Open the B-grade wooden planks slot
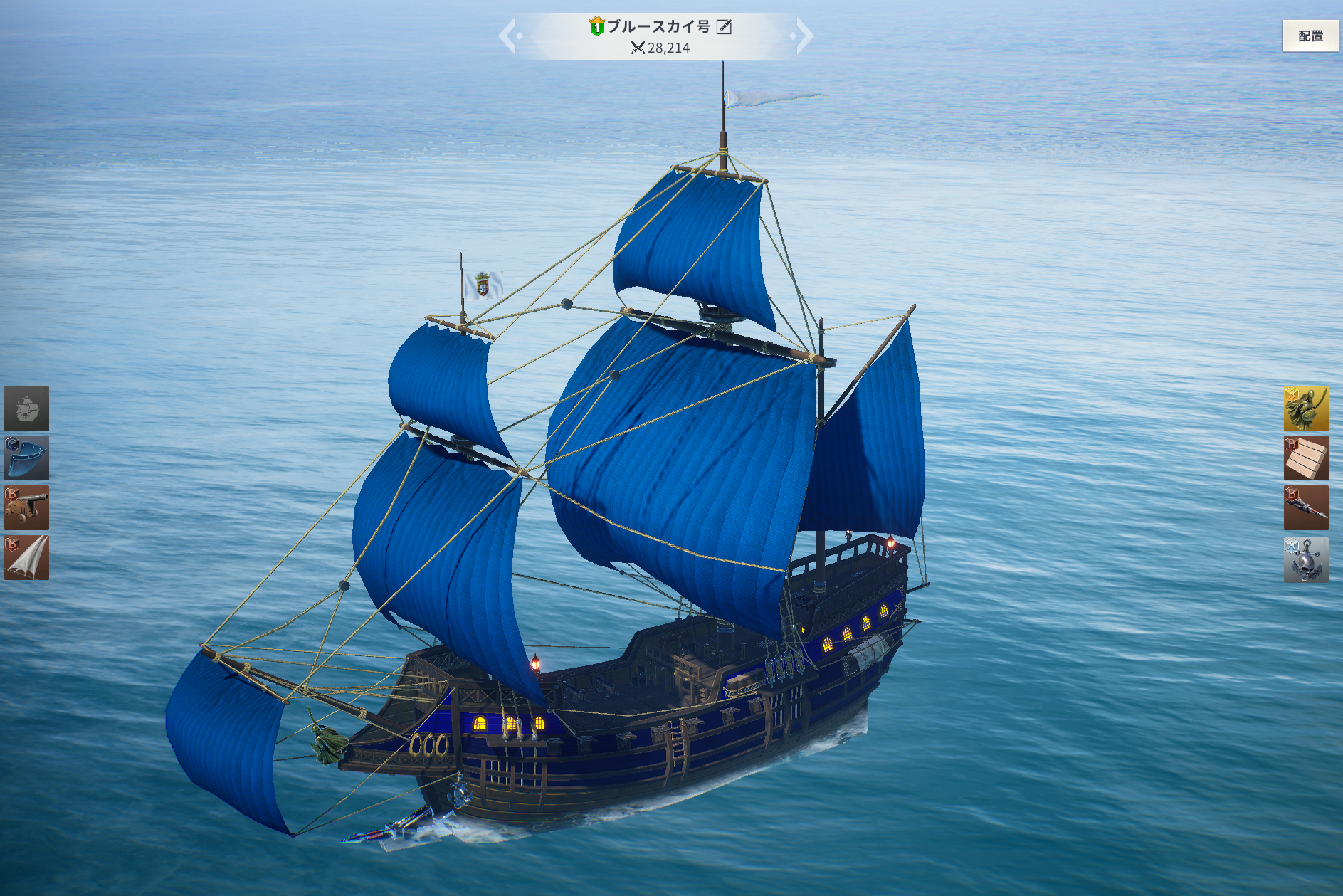 click(x=1305, y=458)
